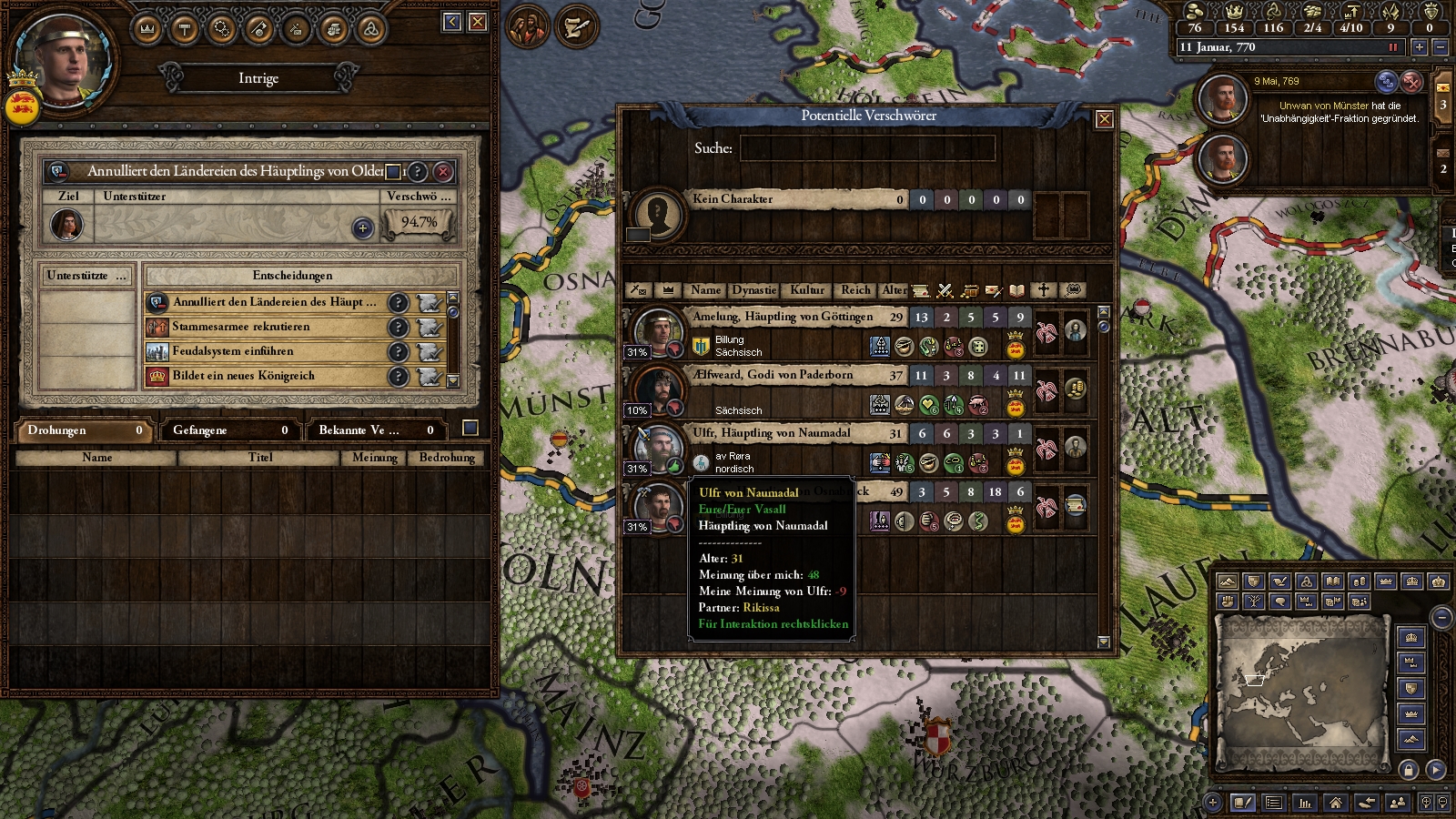Viewport: 1456px width, 819px height.
Task: Select Ælfweard, Godi von Paderborn row
Action: point(773,375)
